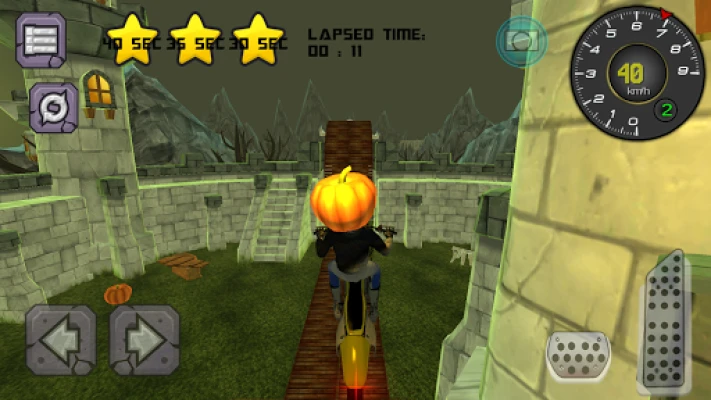
Task: Hit the brake pedal
Action: (578, 355)
